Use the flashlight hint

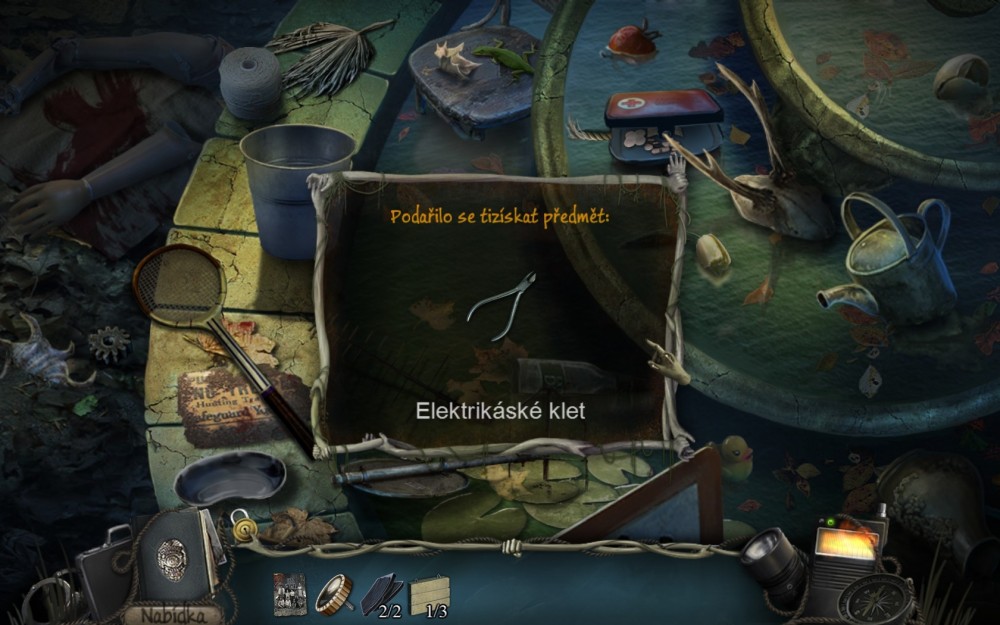tap(772, 563)
